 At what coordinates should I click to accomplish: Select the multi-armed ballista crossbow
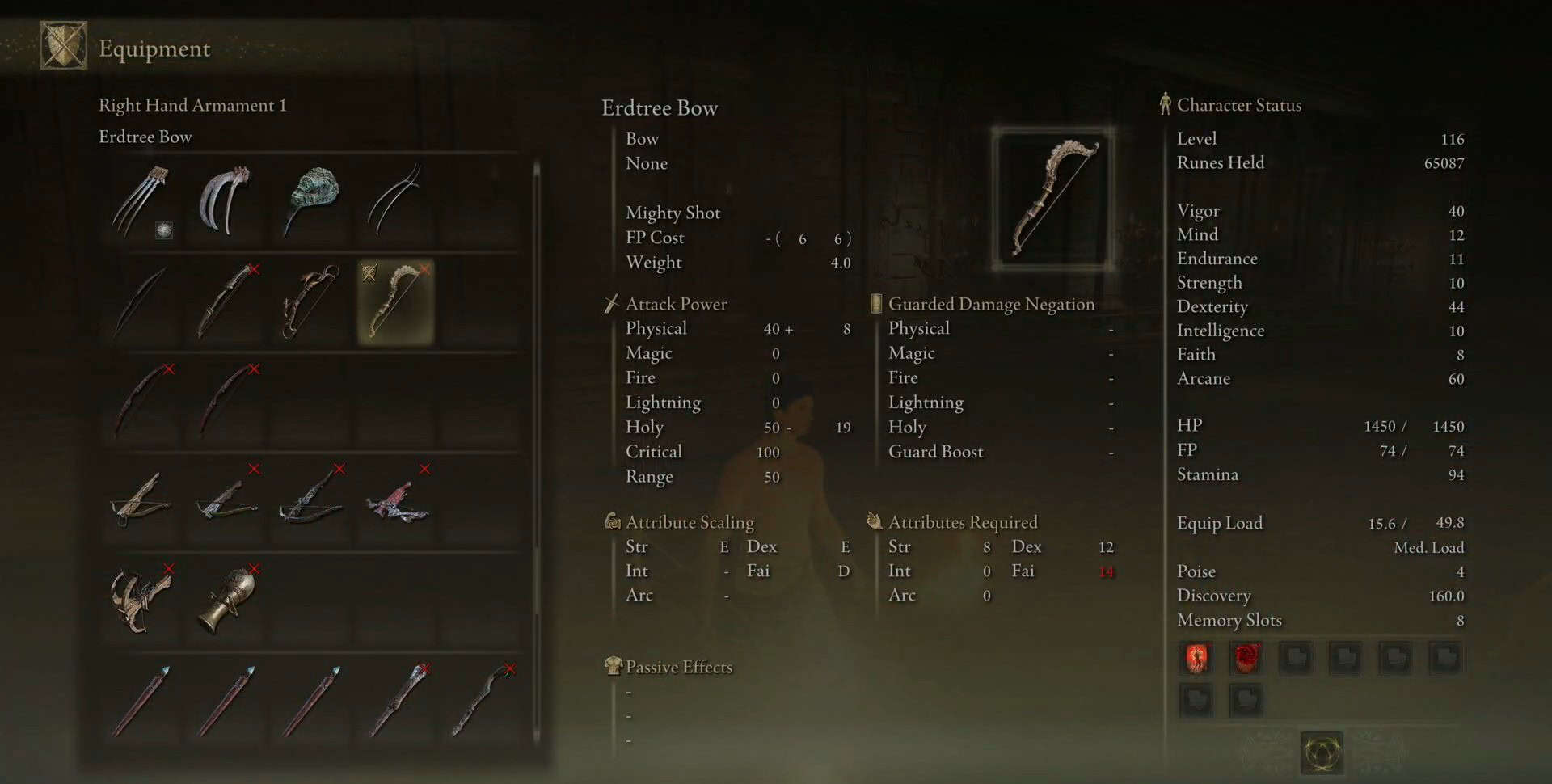[142, 600]
